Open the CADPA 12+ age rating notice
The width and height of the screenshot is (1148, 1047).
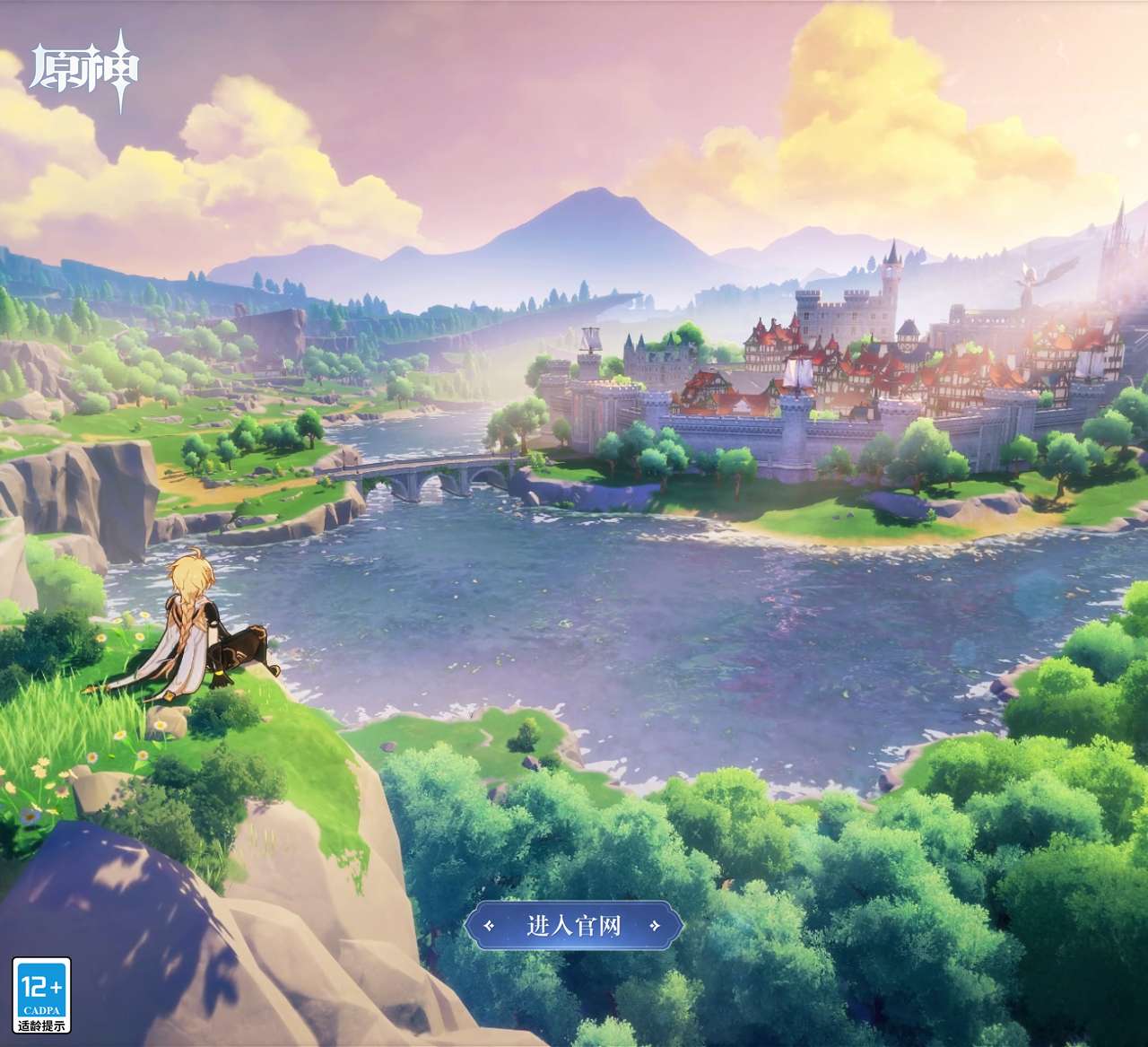pos(41,996)
